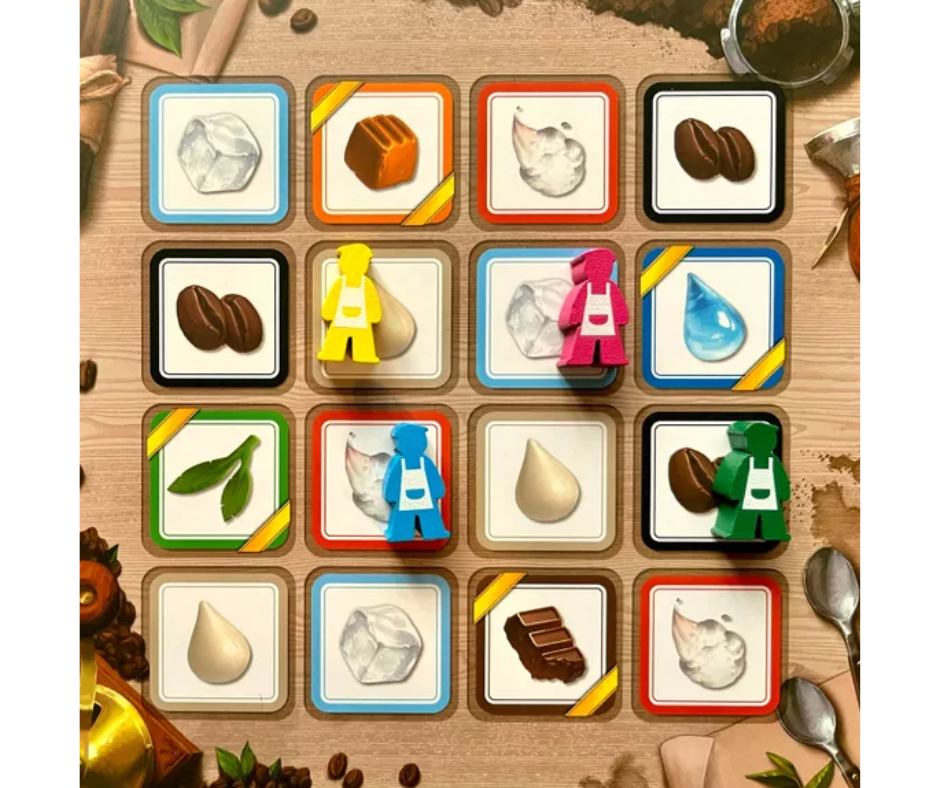Choose the pink barista meeple
Screen dimensions: 940x788
tap(594, 308)
